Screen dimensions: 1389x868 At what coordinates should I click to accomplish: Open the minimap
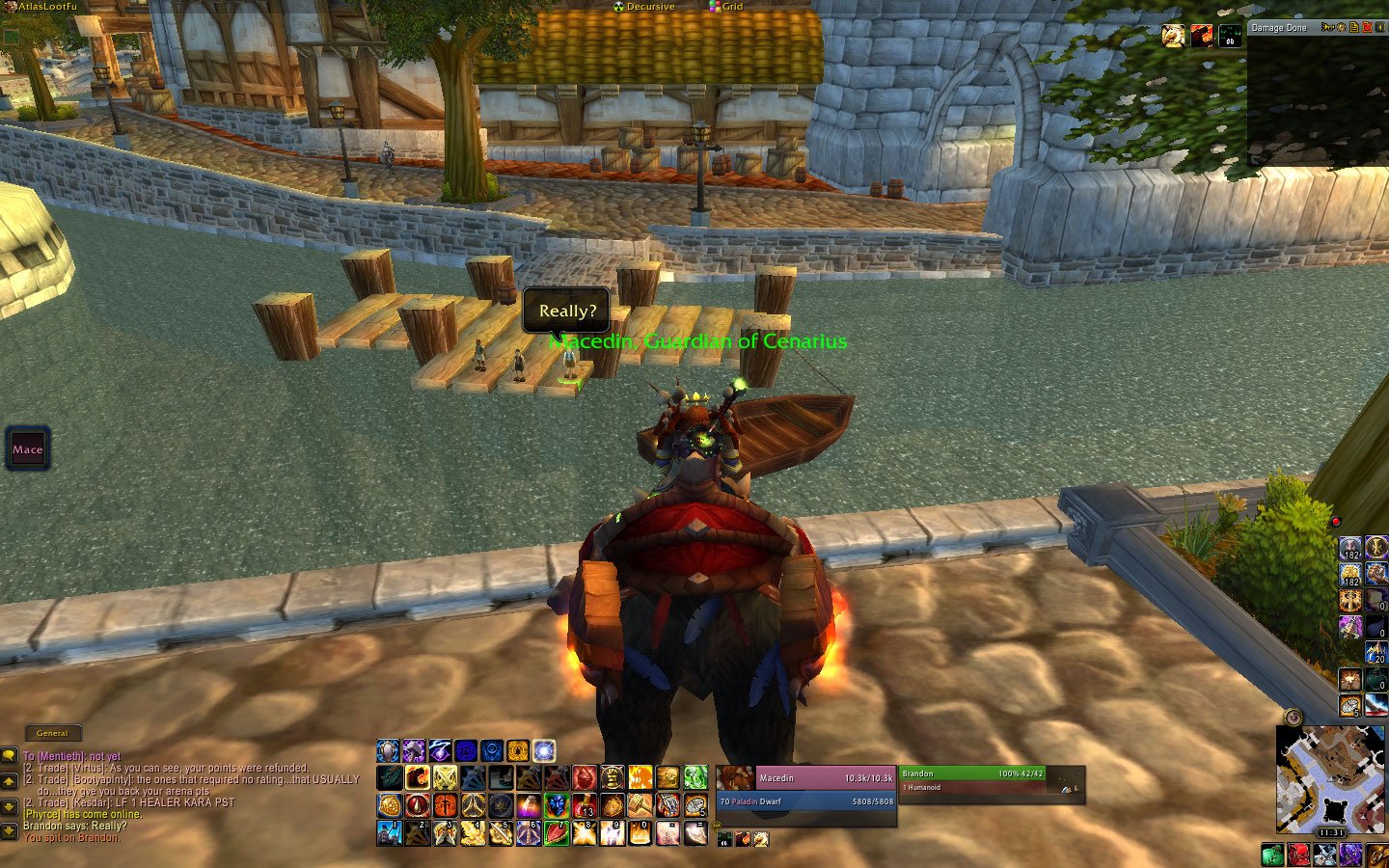(1330, 778)
